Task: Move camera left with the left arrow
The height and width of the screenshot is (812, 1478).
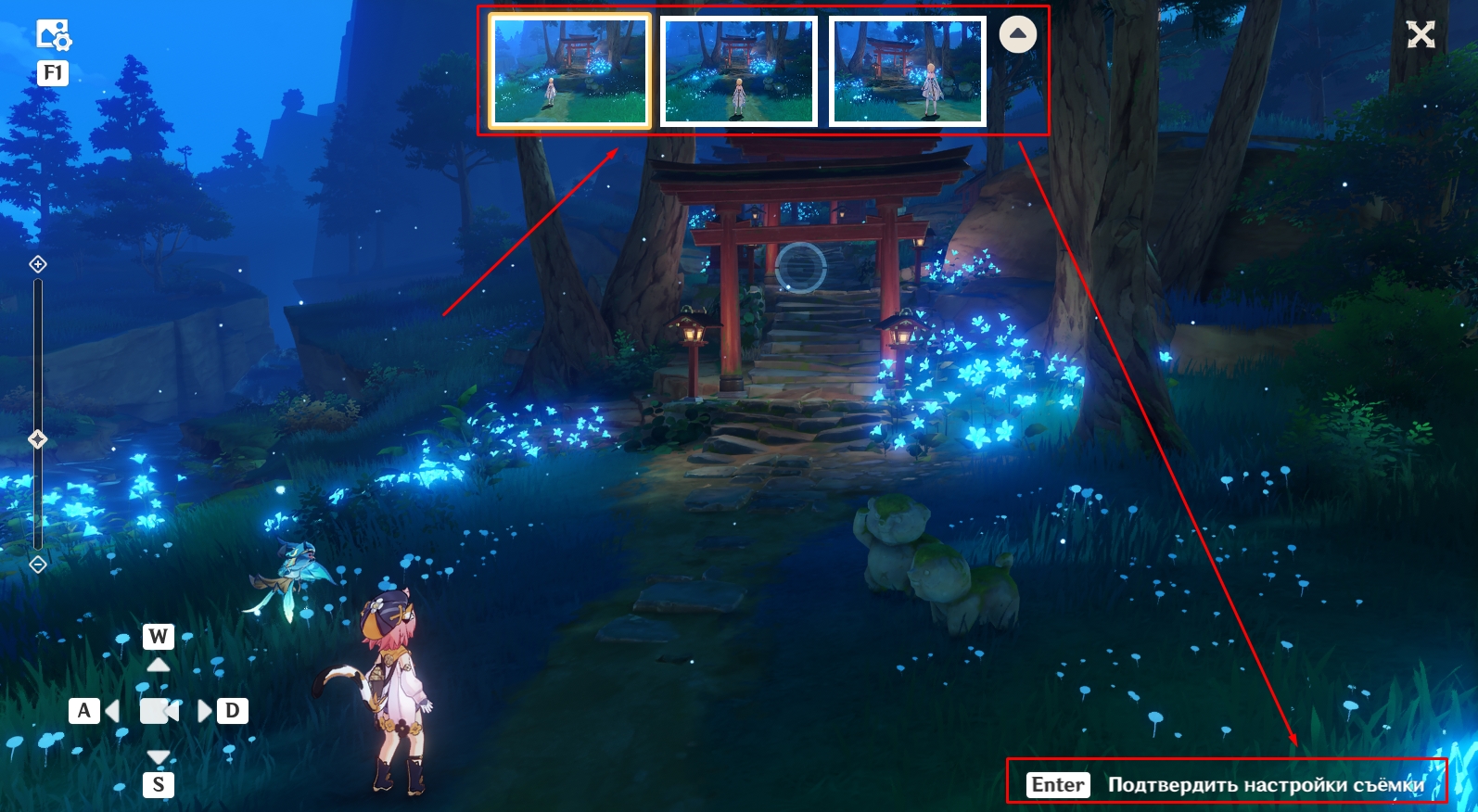Action: click(x=112, y=711)
